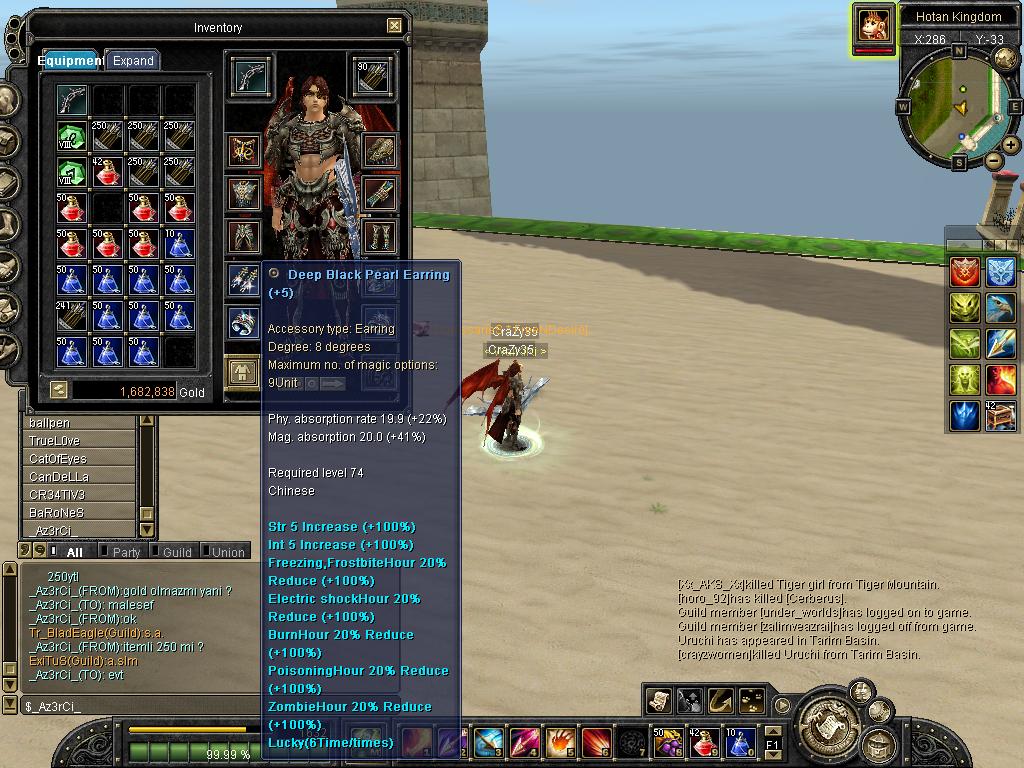The width and height of the screenshot is (1024, 768).
Task: Click the equipped bow weapon slot
Action: click(x=251, y=76)
